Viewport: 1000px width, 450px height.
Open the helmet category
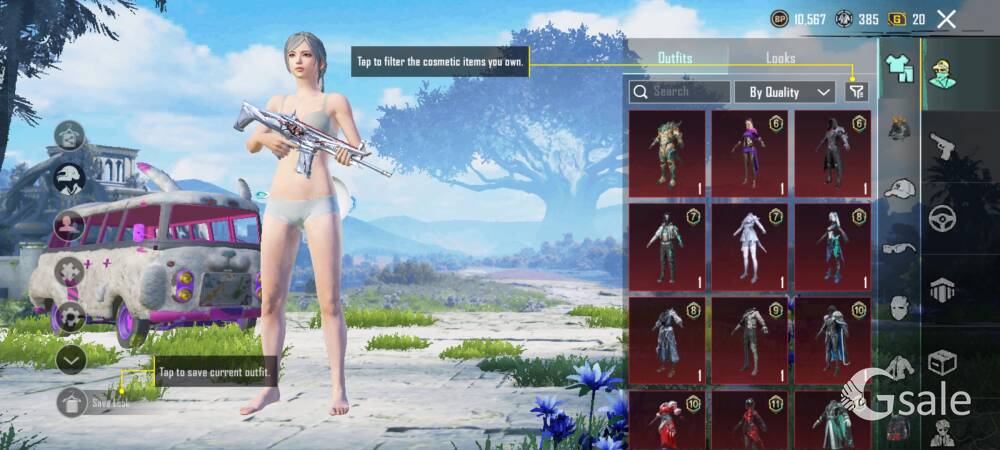pos(900,128)
